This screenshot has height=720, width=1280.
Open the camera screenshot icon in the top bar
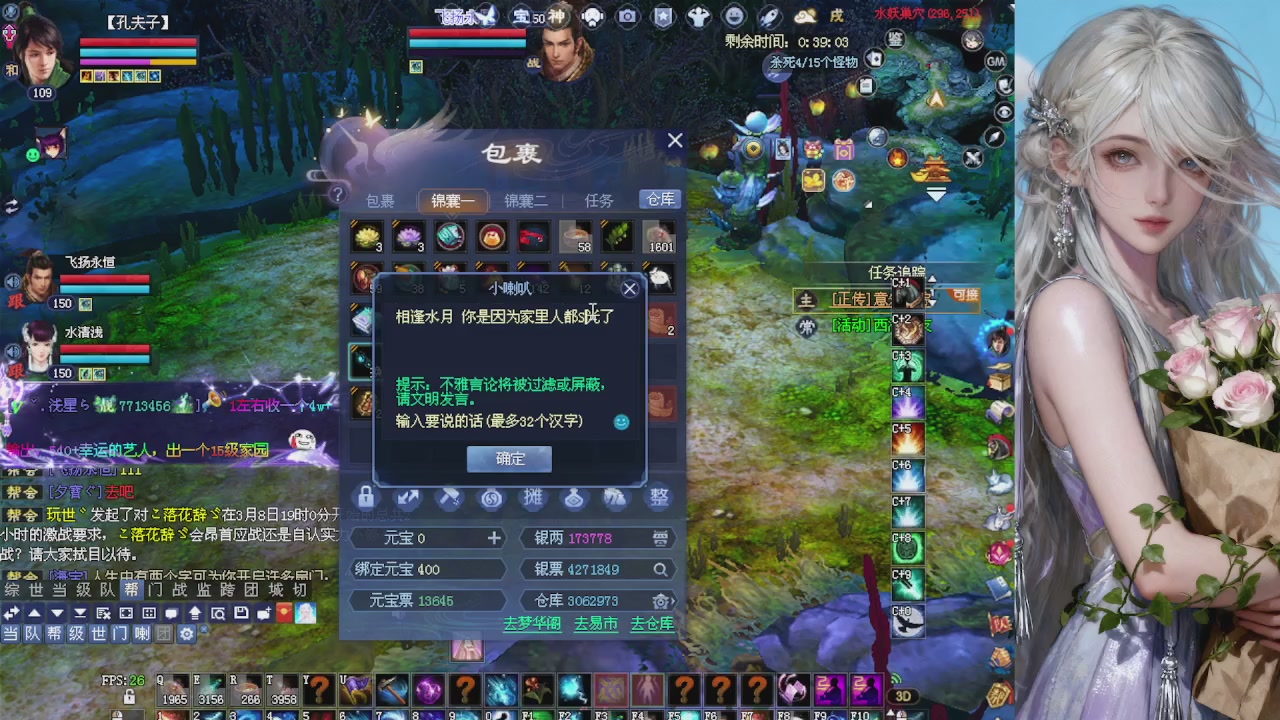[x=627, y=16]
